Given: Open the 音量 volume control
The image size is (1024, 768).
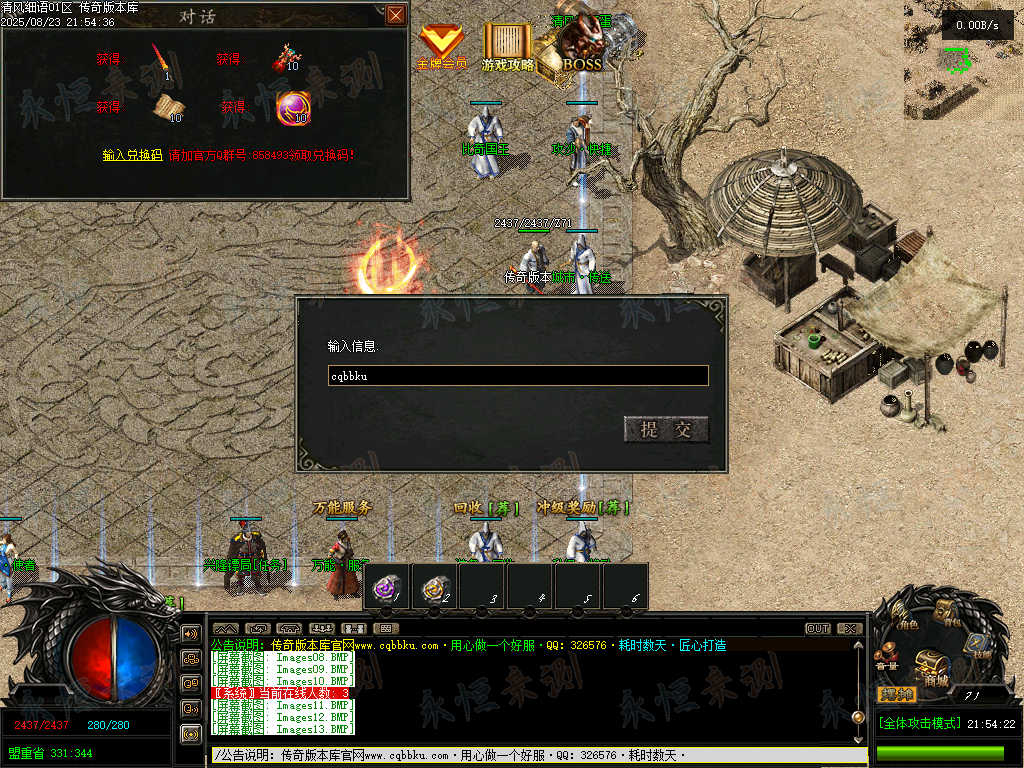Looking at the screenshot, I should pos(885,659).
